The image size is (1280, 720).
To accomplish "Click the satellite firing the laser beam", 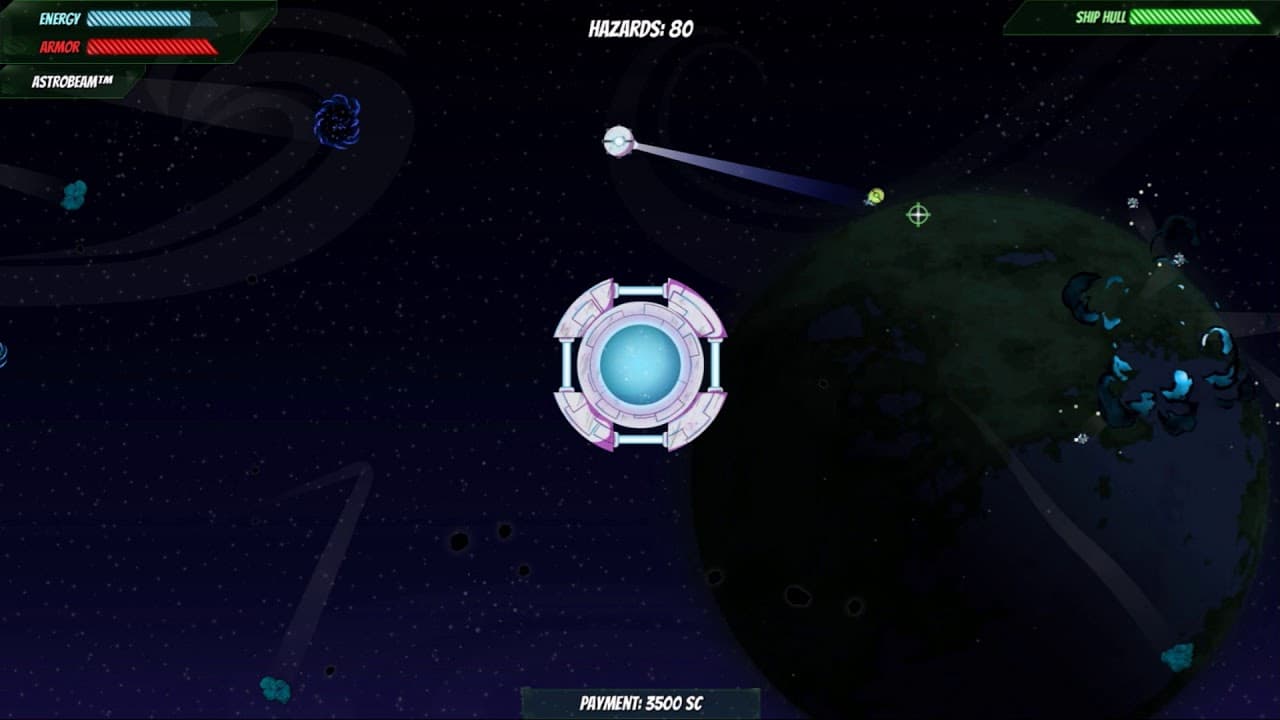I will click(x=620, y=140).
